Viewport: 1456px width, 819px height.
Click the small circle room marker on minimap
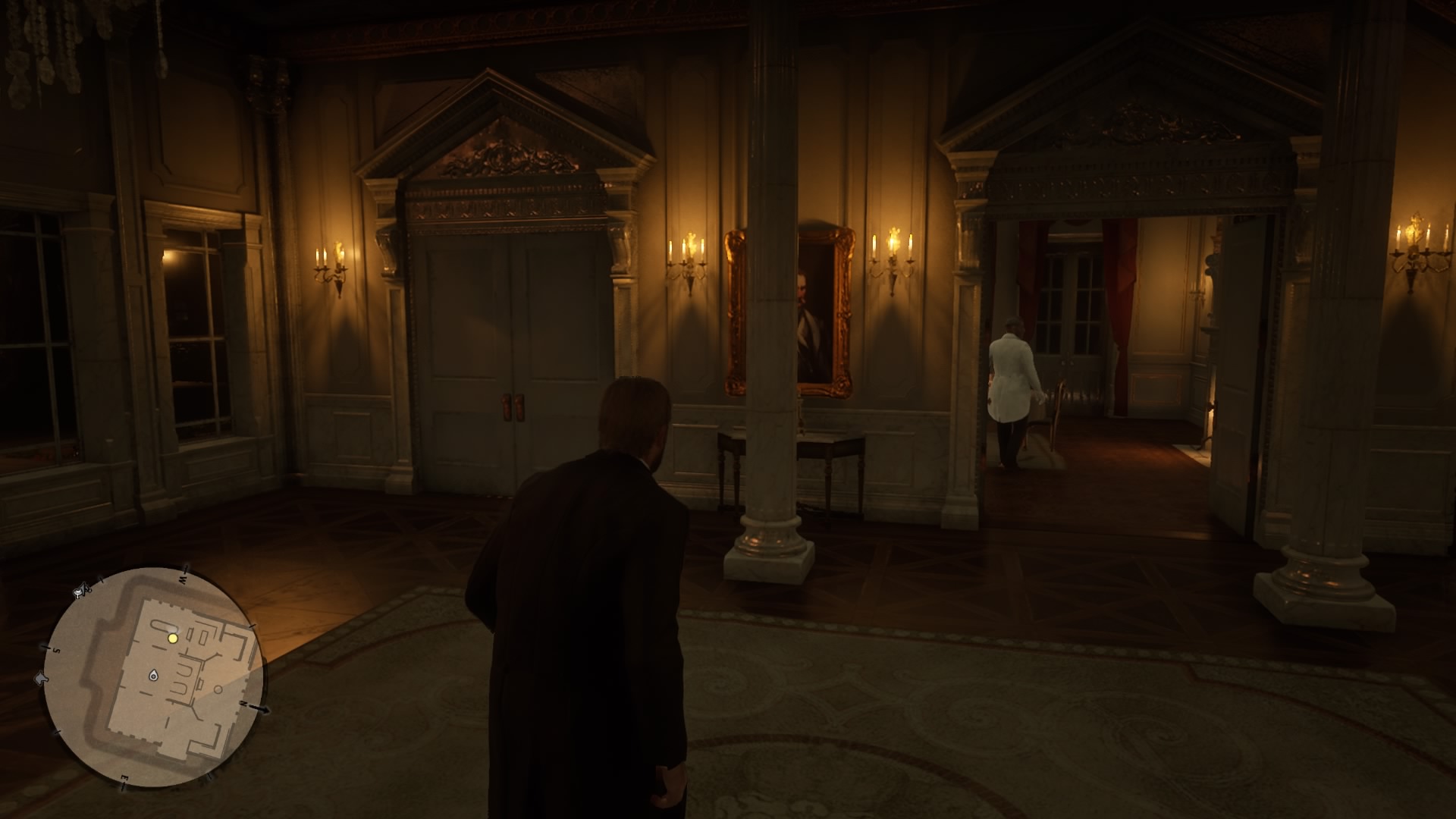(x=218, y=691)
